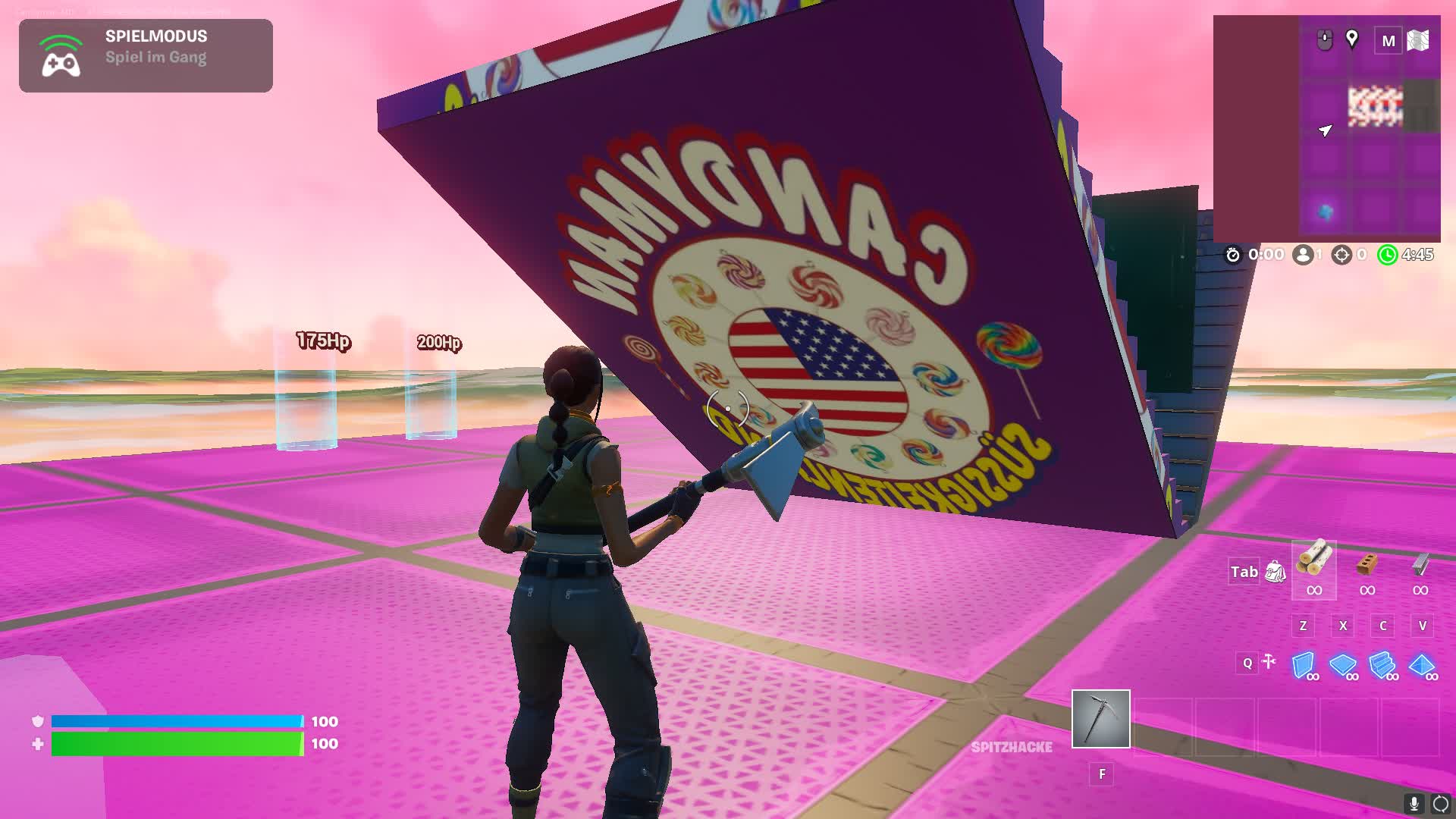Select the pickaxe in the Spitzhacke slot

pyautogui.click(x=1101, y=719)
